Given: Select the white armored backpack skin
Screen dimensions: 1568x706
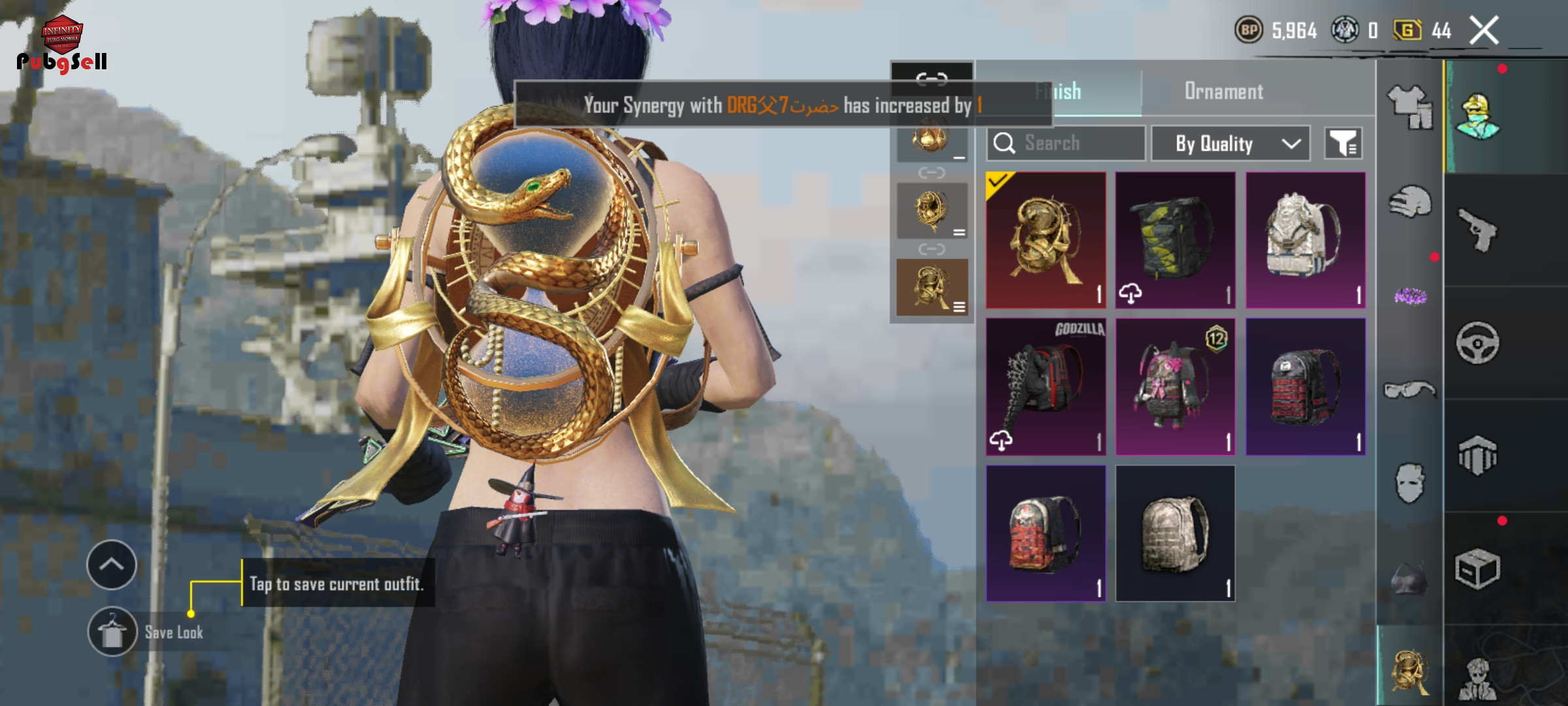Looking at the screenshot, I should [x=1305, y=240].
